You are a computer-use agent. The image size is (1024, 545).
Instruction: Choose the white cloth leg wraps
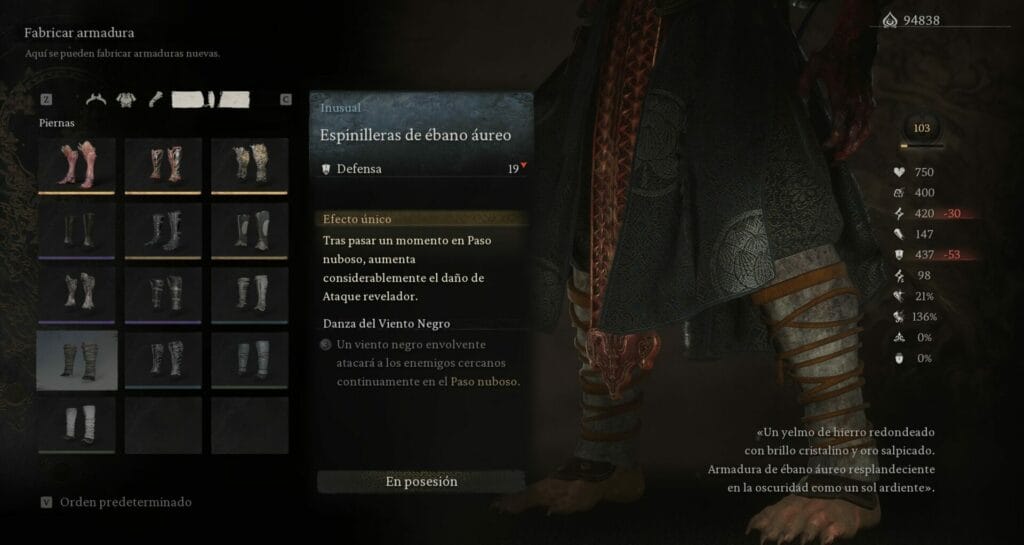[77, 424]
